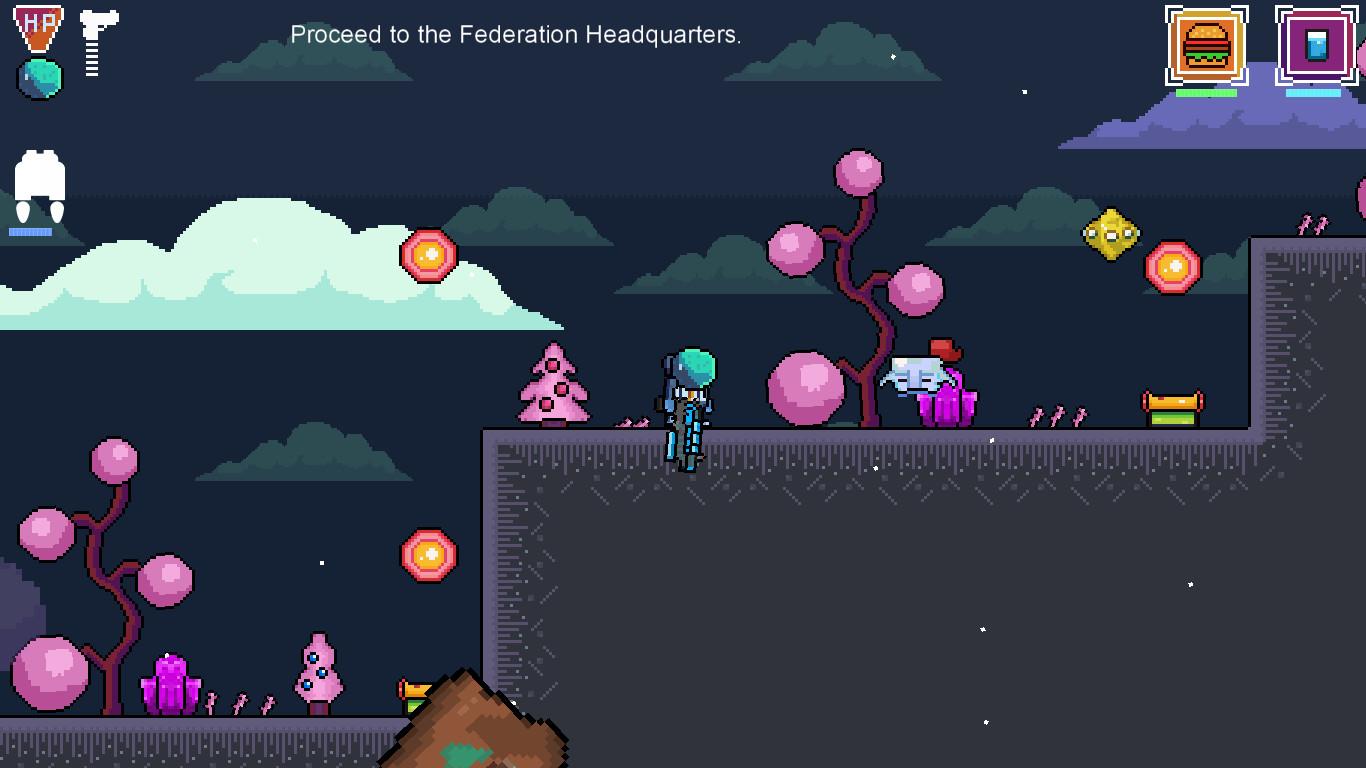This screenshot has width=1366, height=768.
Task: Select the slug enemy with the red cap
Action: 915,375
